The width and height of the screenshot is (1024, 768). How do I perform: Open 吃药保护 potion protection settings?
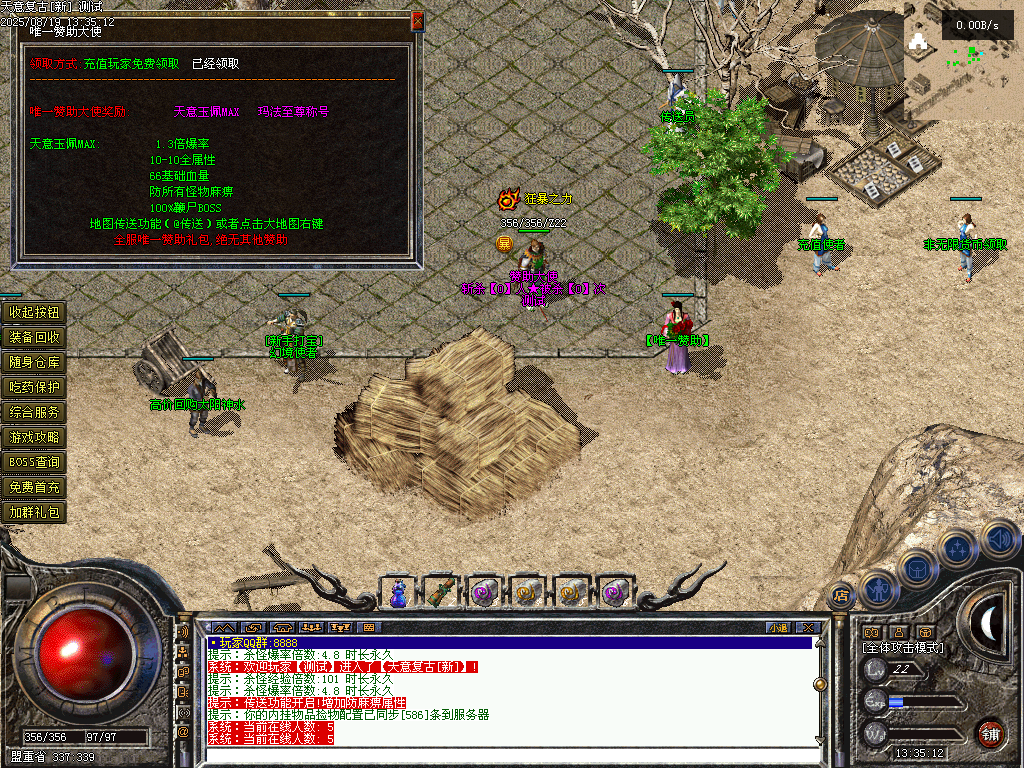35,387
